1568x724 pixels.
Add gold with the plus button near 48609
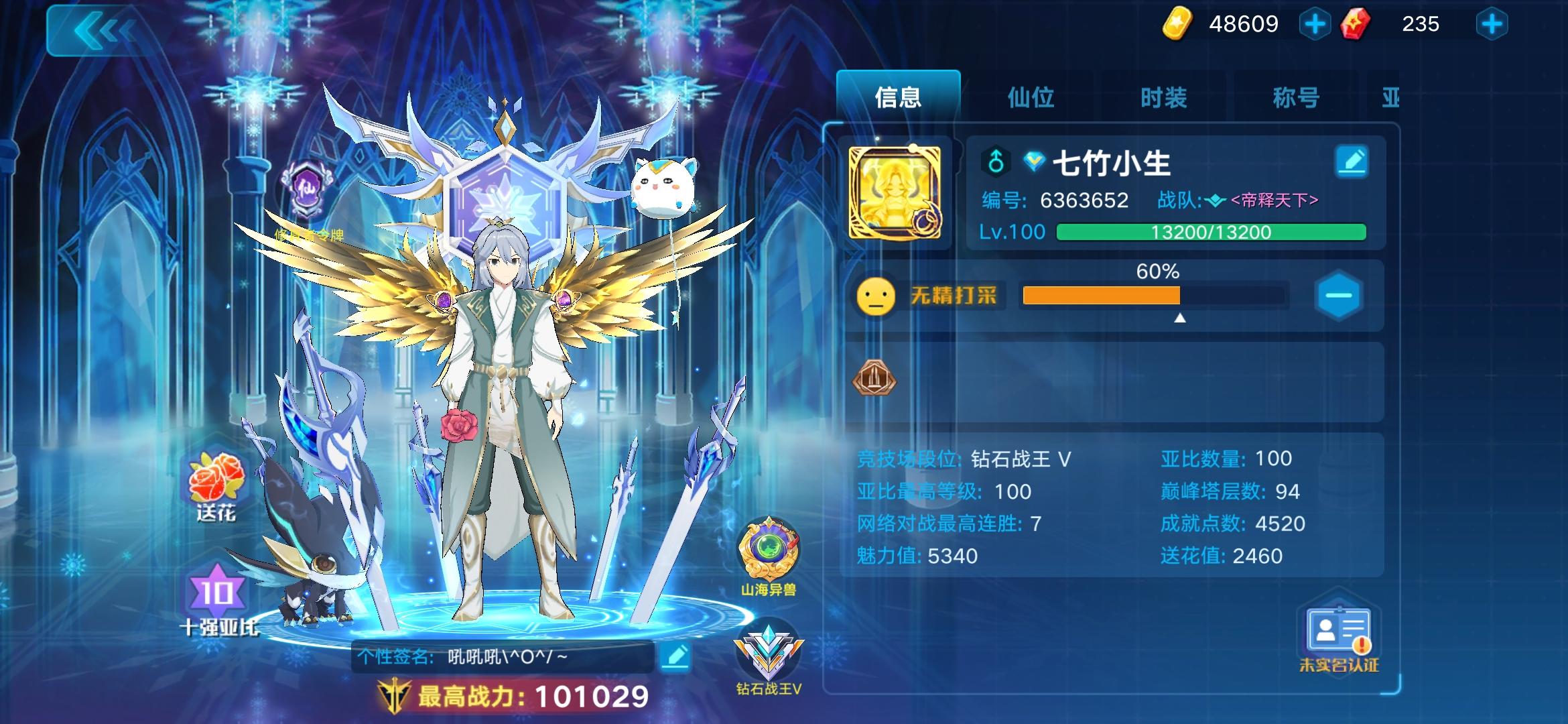pos(1315,23)
